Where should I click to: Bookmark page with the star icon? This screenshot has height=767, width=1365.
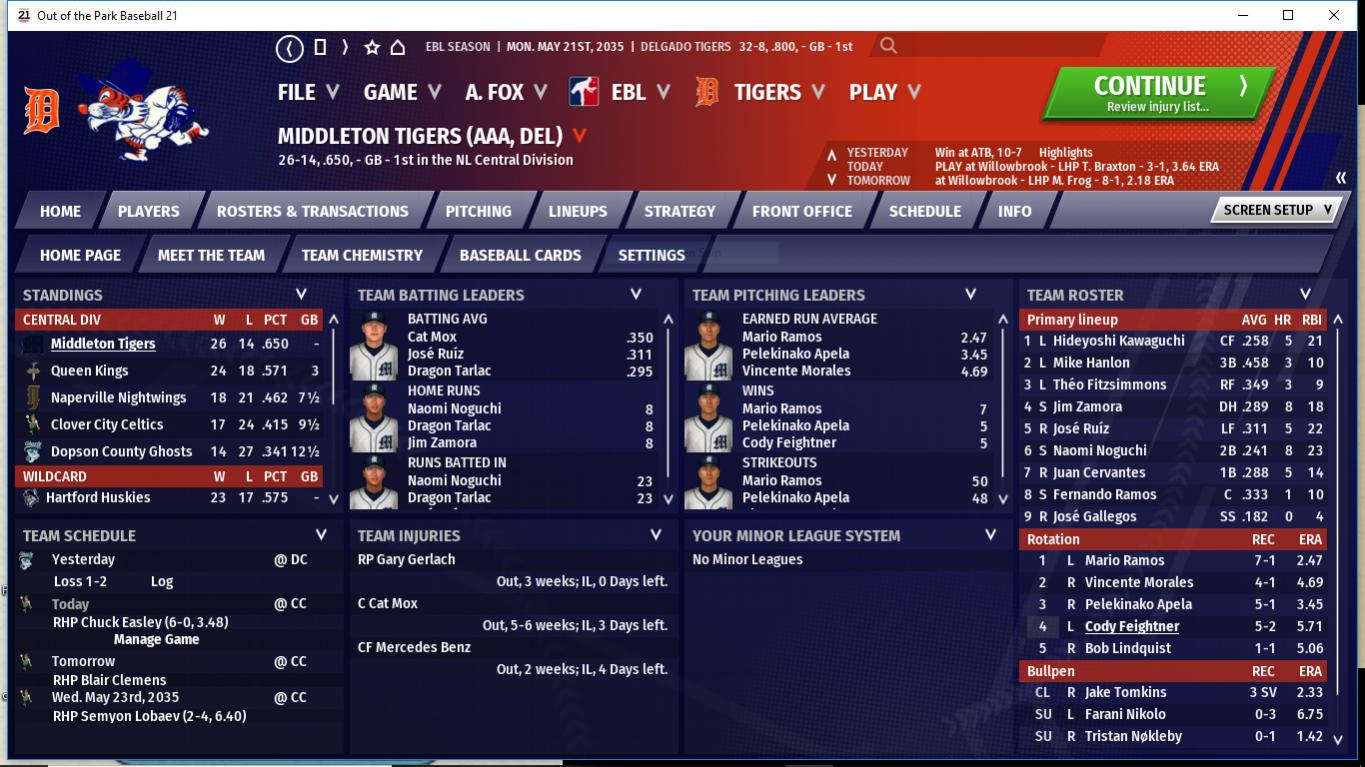372,47
